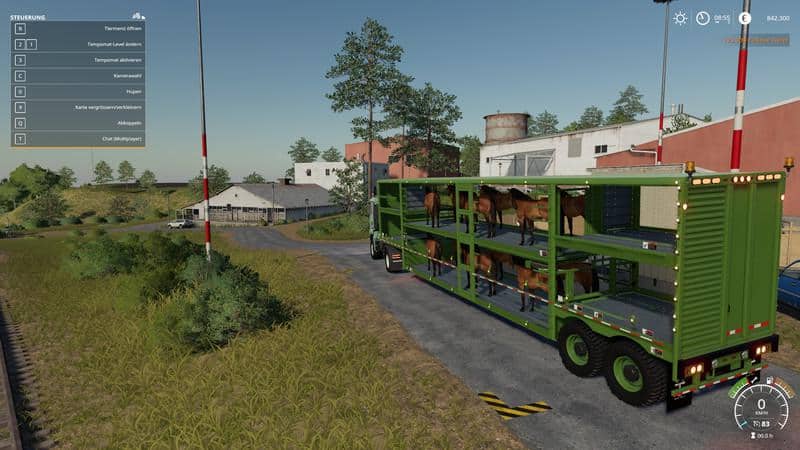
Task: Click the sunny weather forecast icon
Action: (680, 18)
